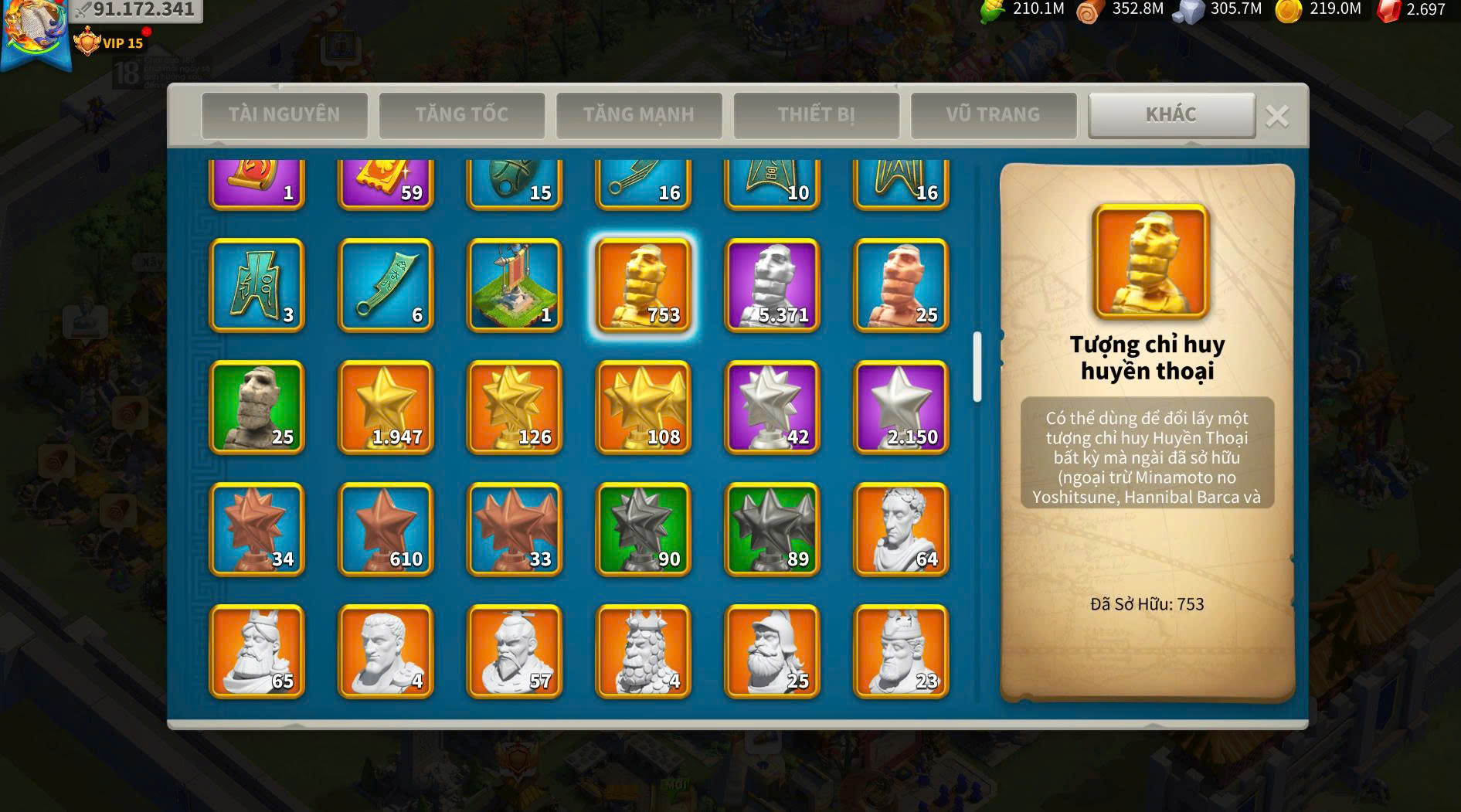Select the TĂNG MẠNH tab
1461x812 pixels.
[638, 115]
